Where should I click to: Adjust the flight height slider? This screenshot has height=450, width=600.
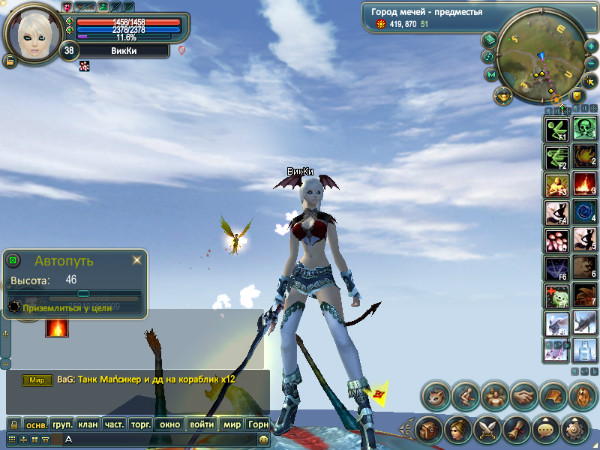(x=84, y=295)
